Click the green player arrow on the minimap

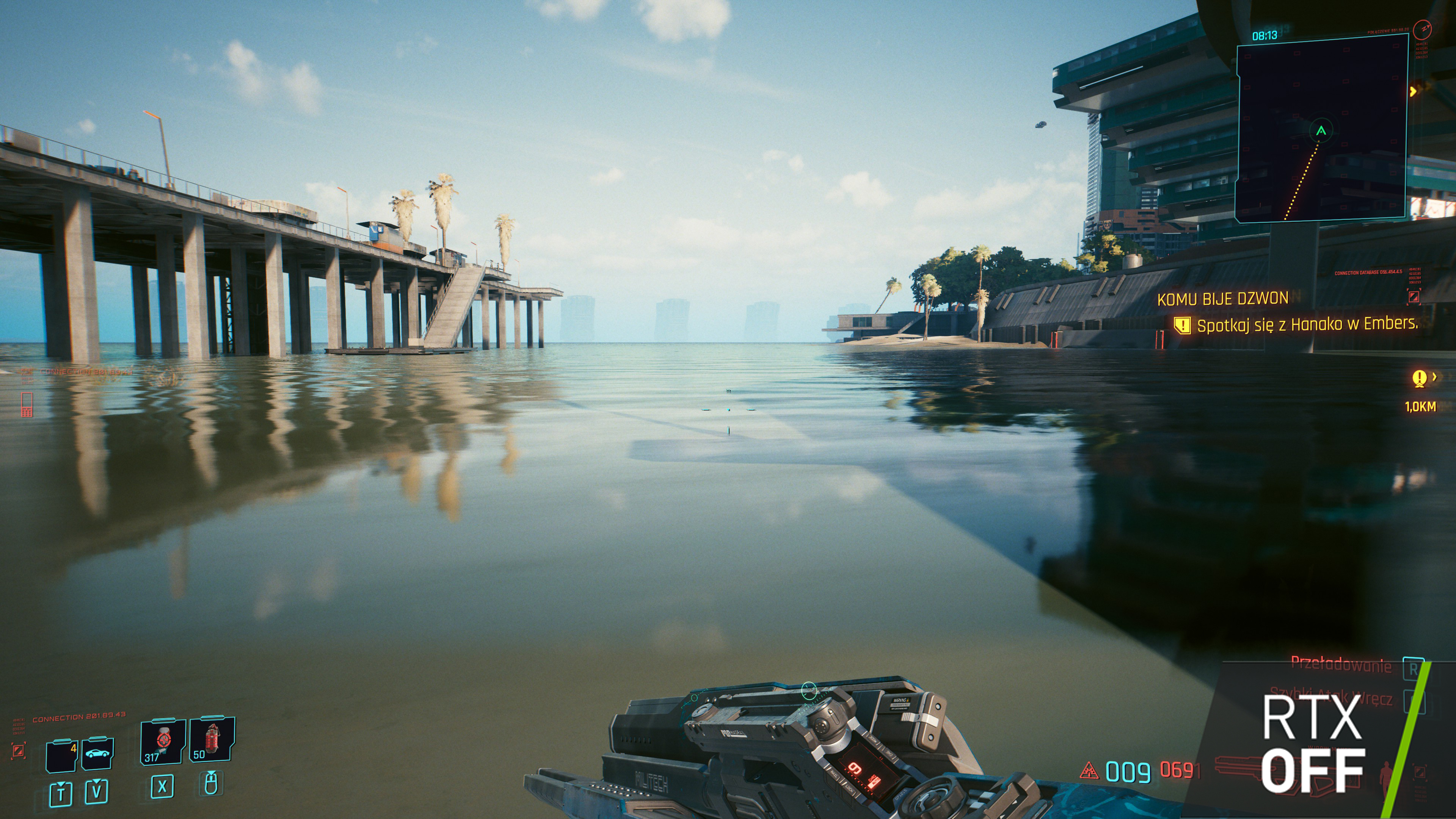pyautogui.click(x=1321, y=131)
